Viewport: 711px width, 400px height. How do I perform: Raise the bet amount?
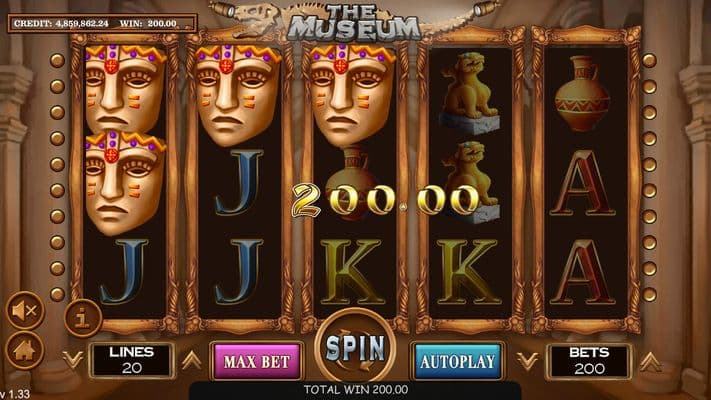click(650, 360)
